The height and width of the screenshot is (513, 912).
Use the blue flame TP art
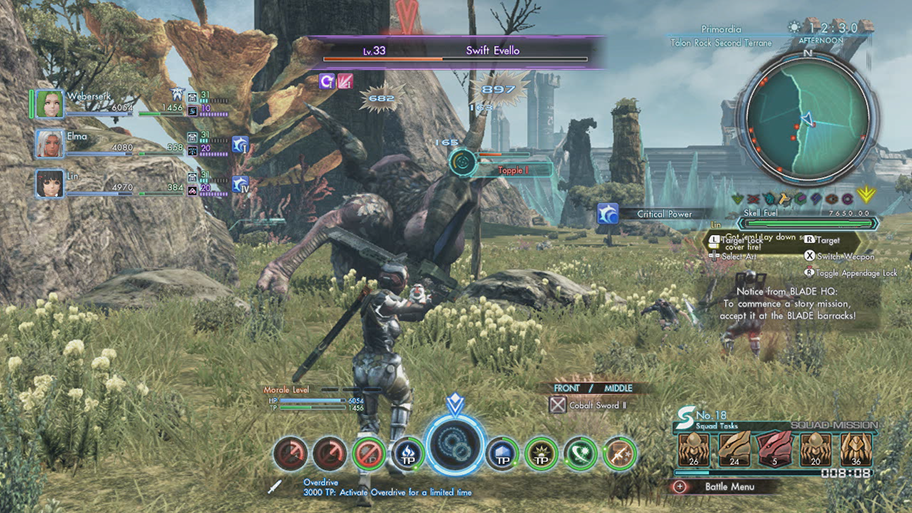(407, 454)
